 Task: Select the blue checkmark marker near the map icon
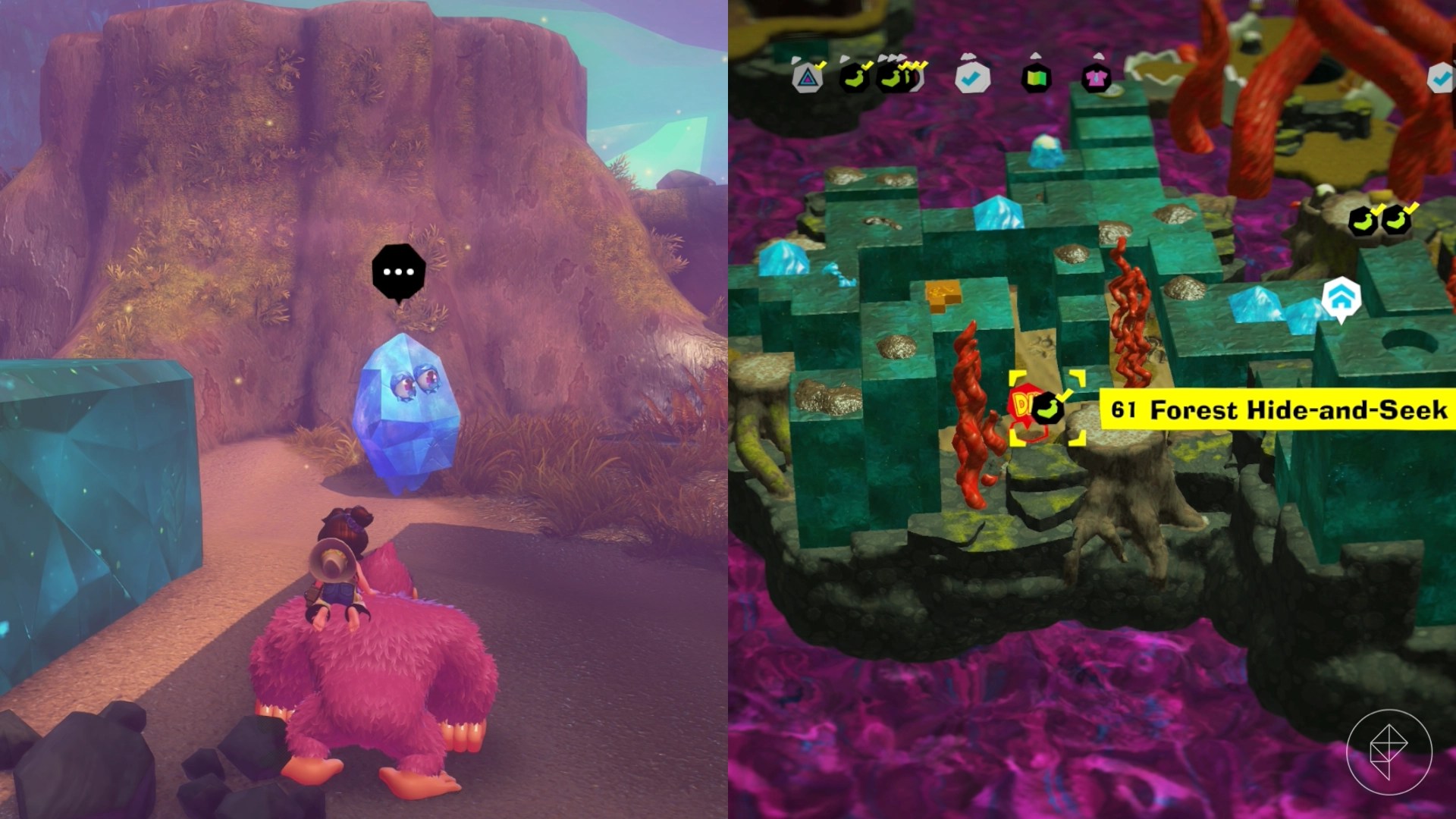point(971,77)
